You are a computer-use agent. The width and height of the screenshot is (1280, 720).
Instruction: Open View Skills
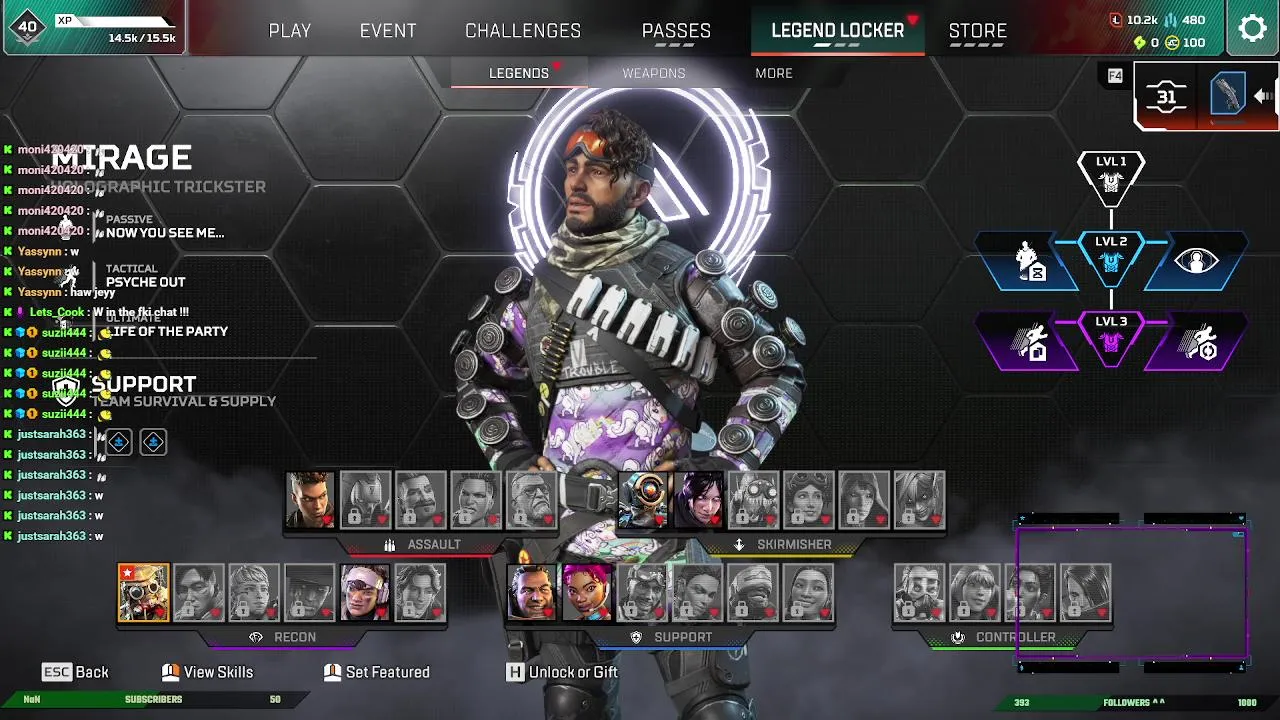coord(208,672)
